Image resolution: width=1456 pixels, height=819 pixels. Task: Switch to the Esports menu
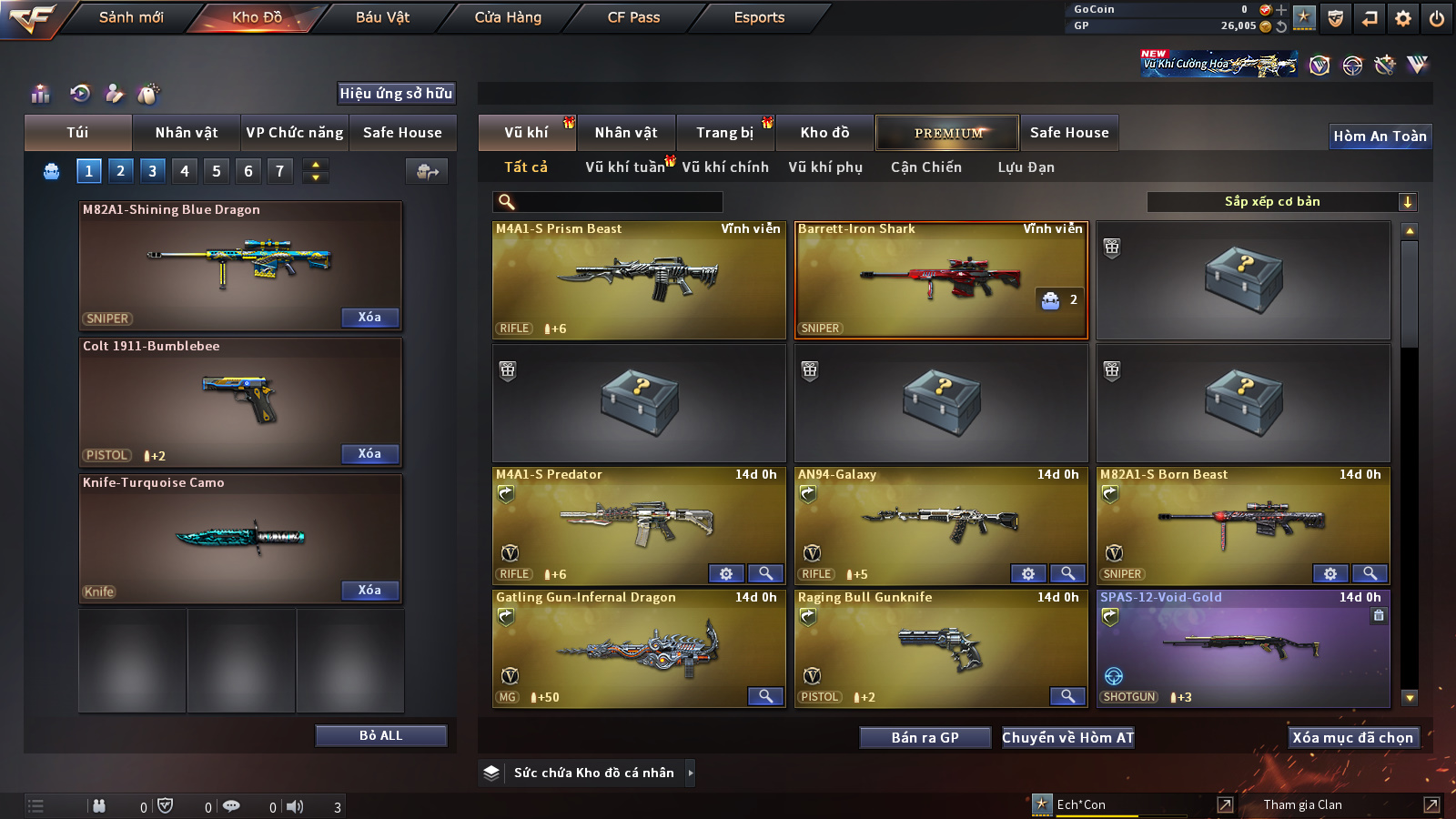point(759,17)
